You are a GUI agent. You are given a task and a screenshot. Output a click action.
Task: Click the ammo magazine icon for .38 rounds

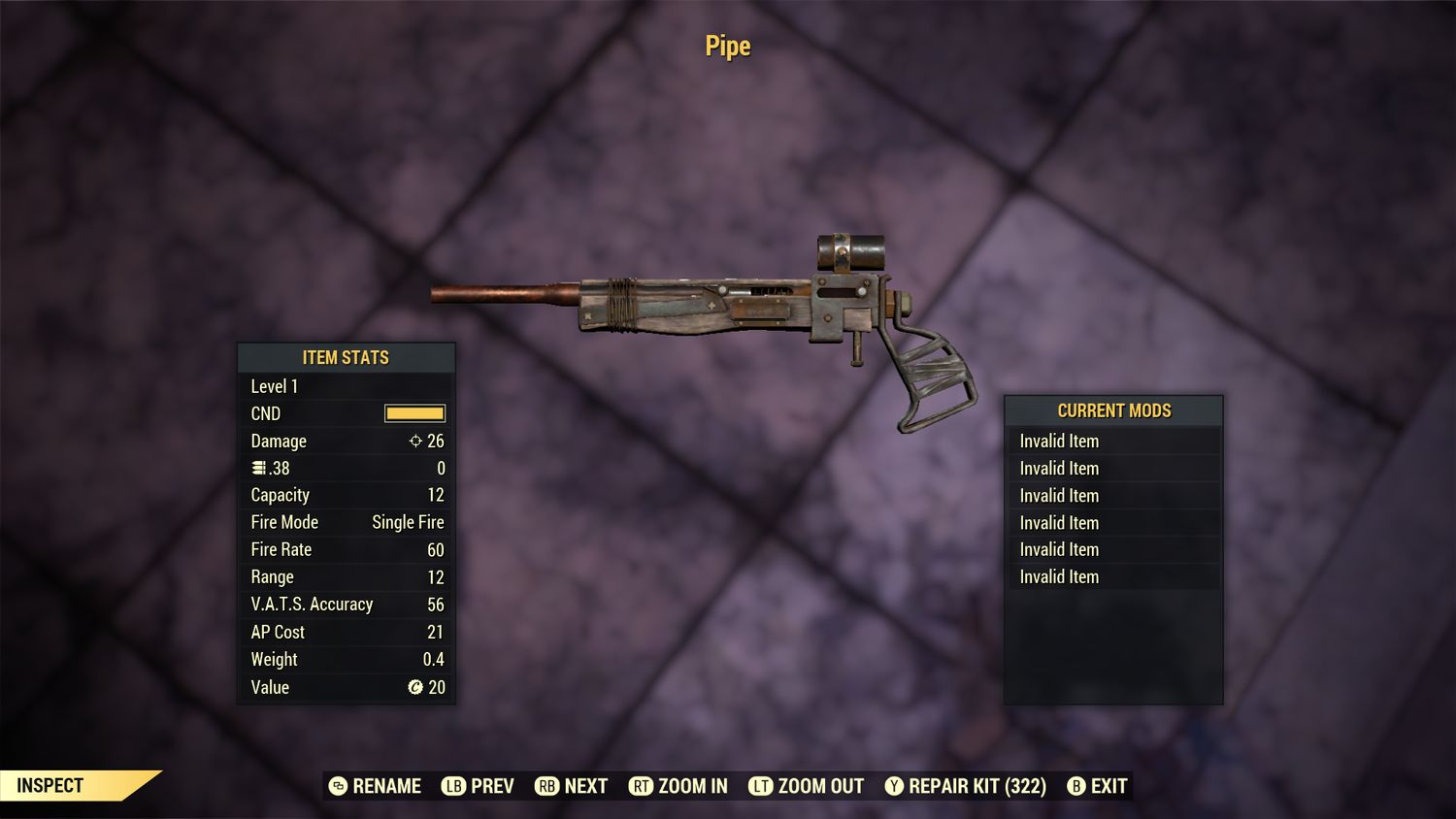(257, 468)
